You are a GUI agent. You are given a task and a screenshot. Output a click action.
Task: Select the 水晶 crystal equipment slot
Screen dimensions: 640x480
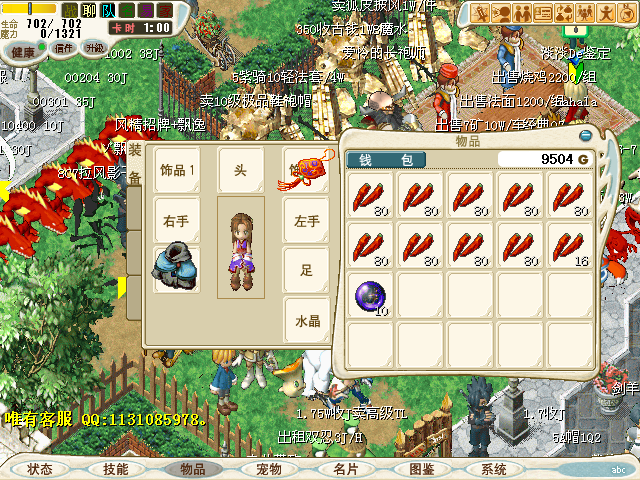305,321
